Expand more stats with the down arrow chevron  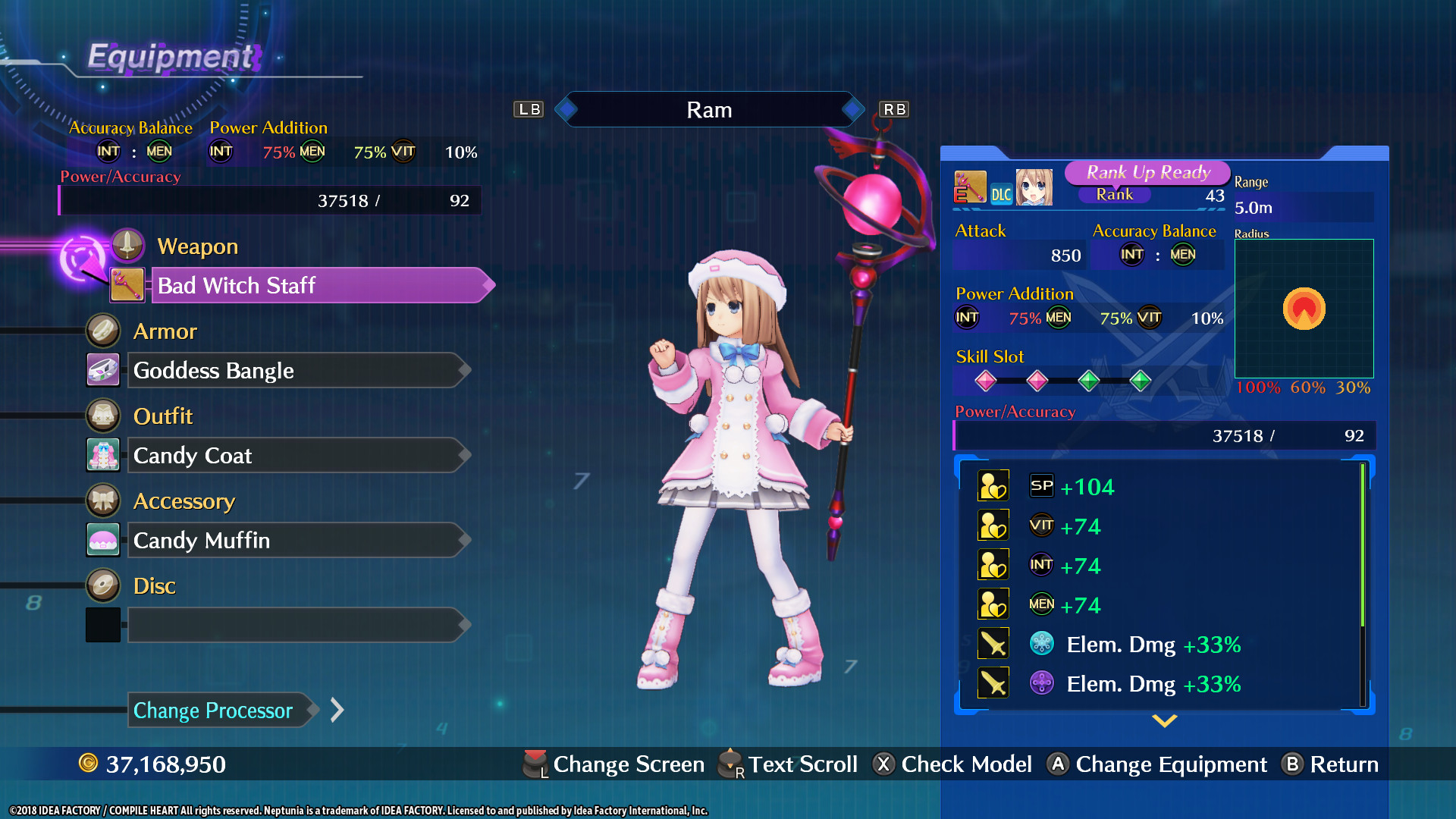click(x=1164, y=721)
